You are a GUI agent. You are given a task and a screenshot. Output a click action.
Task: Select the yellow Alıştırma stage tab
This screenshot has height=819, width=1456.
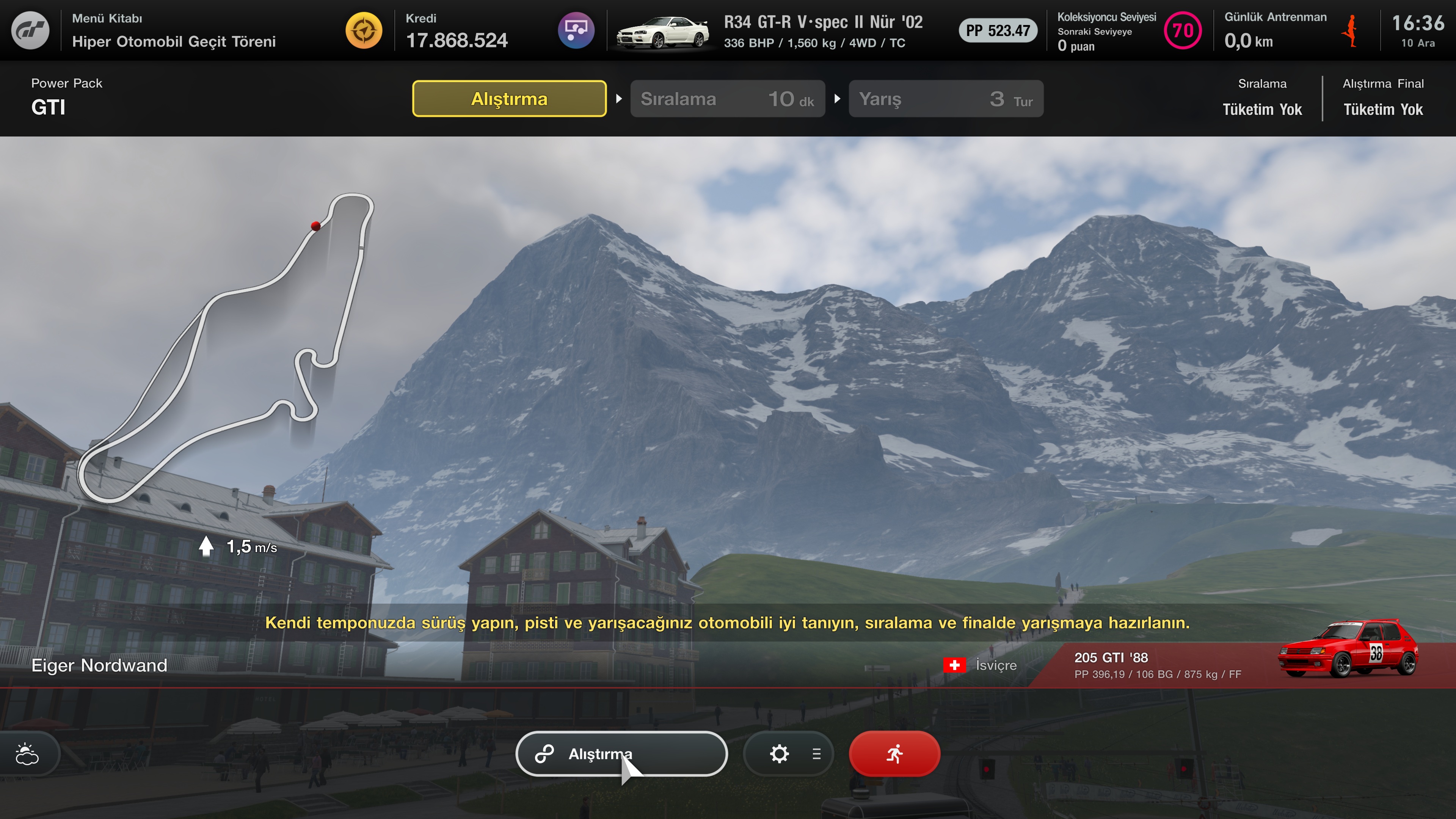[509, 99]
